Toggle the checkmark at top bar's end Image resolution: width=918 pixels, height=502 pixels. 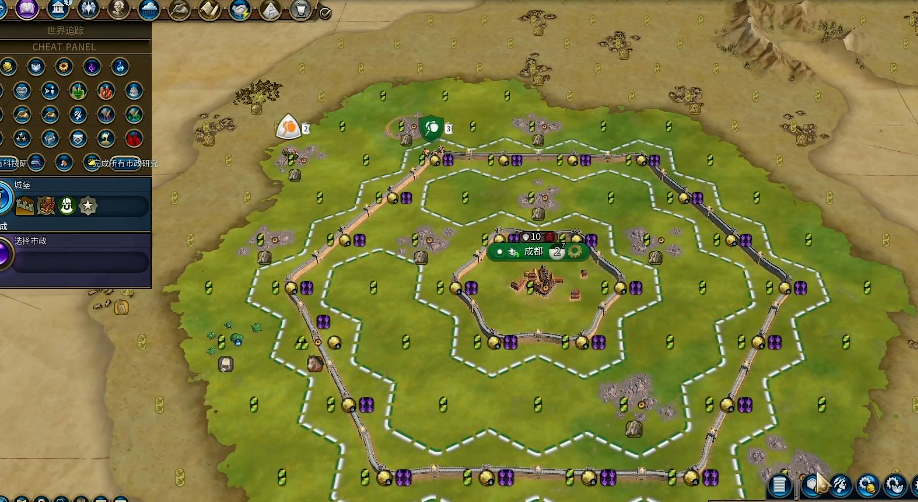[325, 12]
